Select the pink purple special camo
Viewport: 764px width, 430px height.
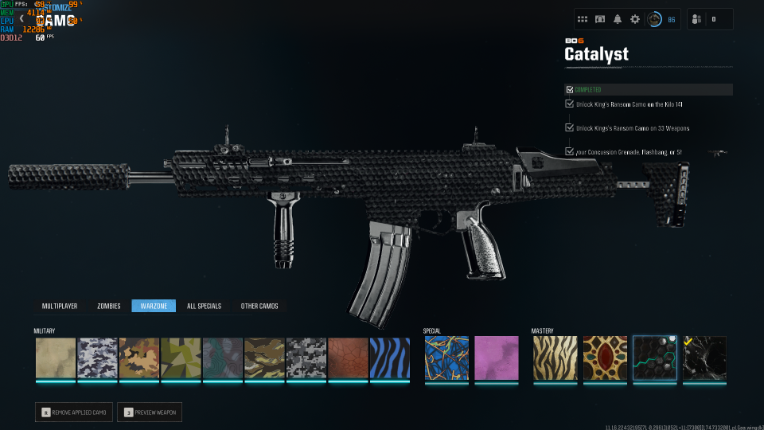[495, 357]
